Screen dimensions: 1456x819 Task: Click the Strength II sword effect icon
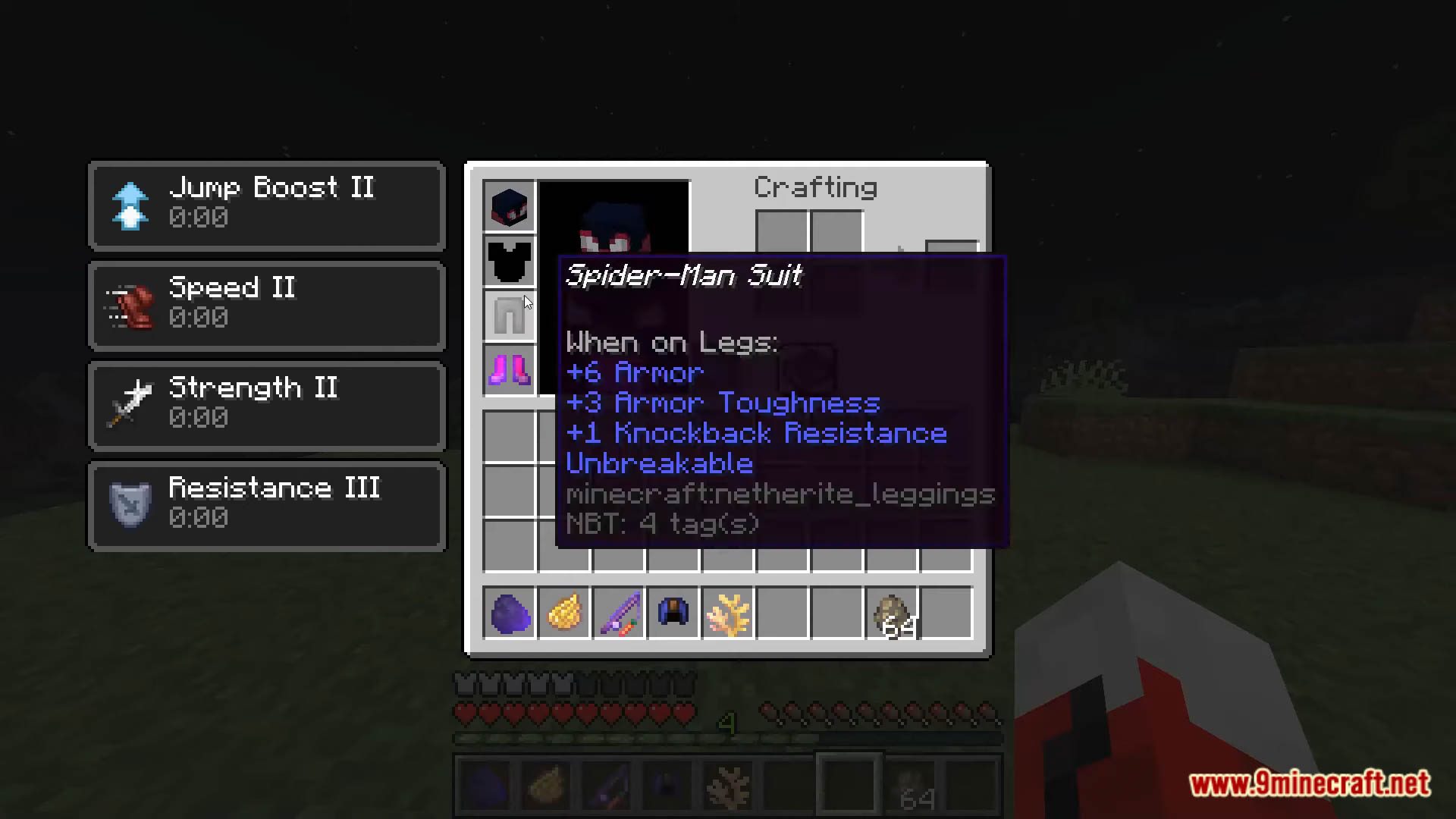pos(130,404)
